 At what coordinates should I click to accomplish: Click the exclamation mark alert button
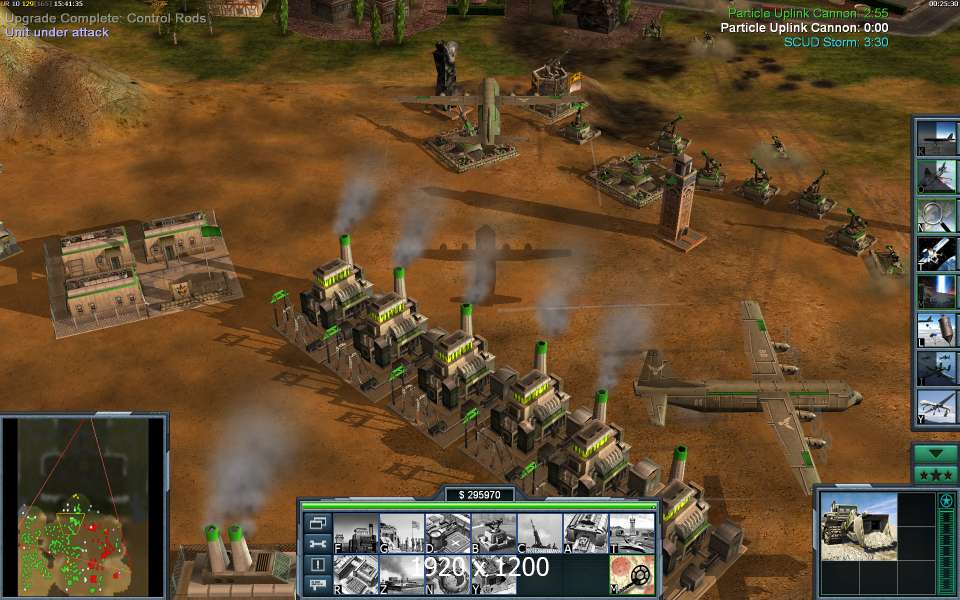click(317, 565)
